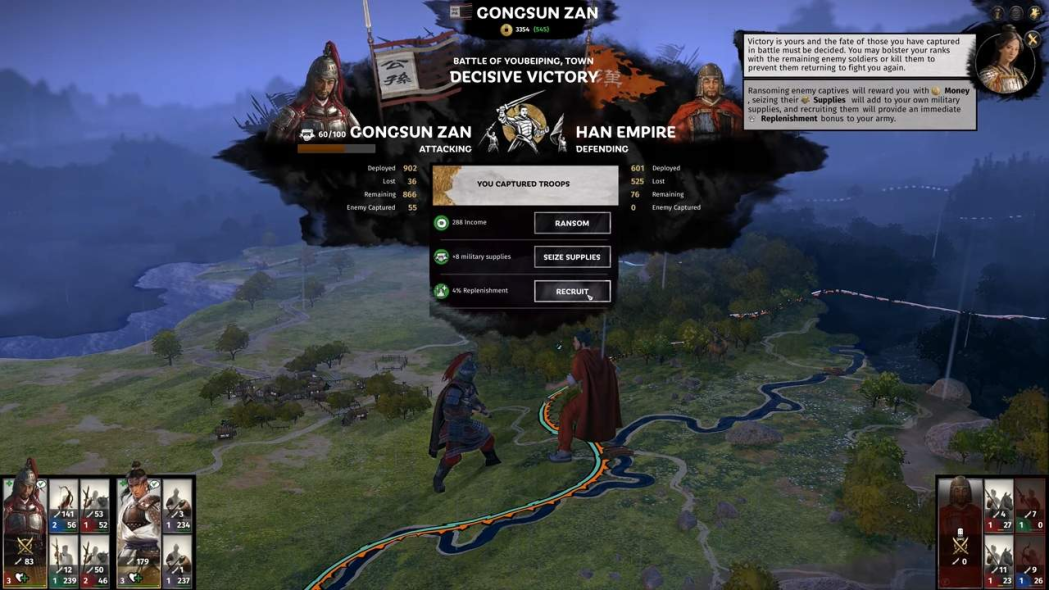The height and width of the screenshot is (590, 1050).
Task: Select the enemy general's portrait card
Action: [x=960, y=530]
